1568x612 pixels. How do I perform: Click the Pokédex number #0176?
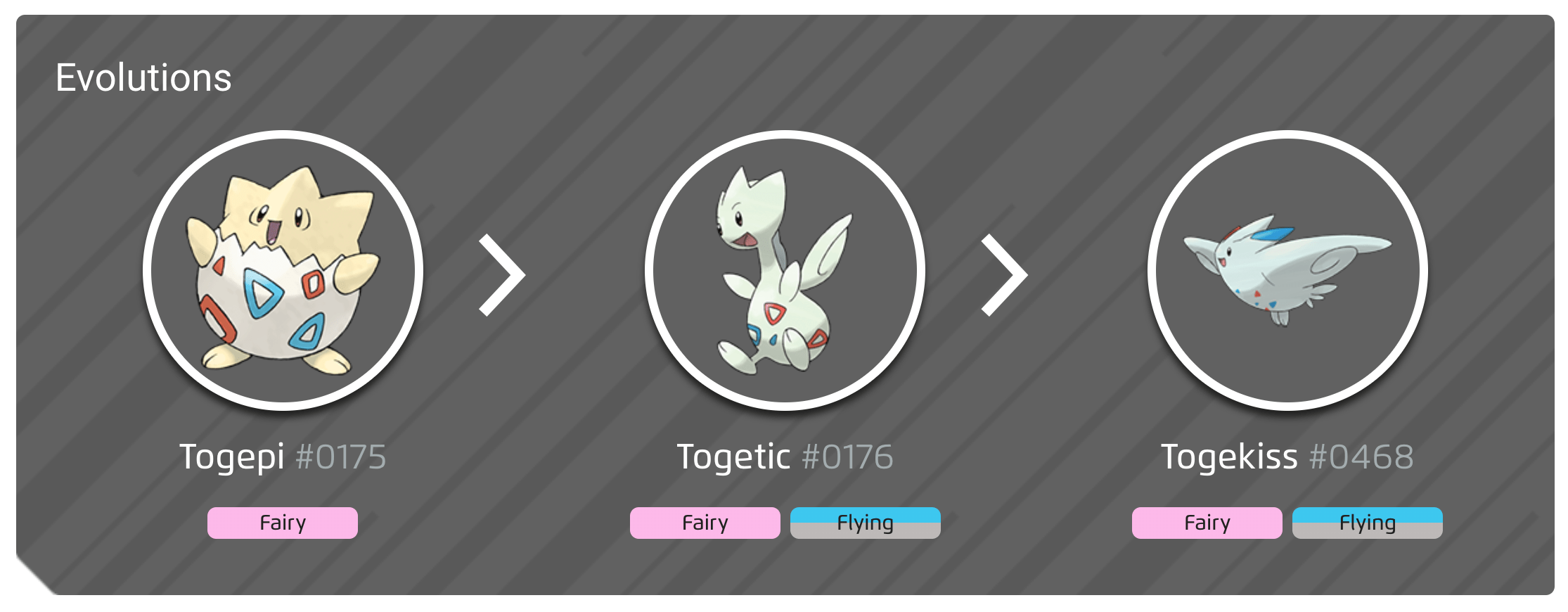click(847, 457)
